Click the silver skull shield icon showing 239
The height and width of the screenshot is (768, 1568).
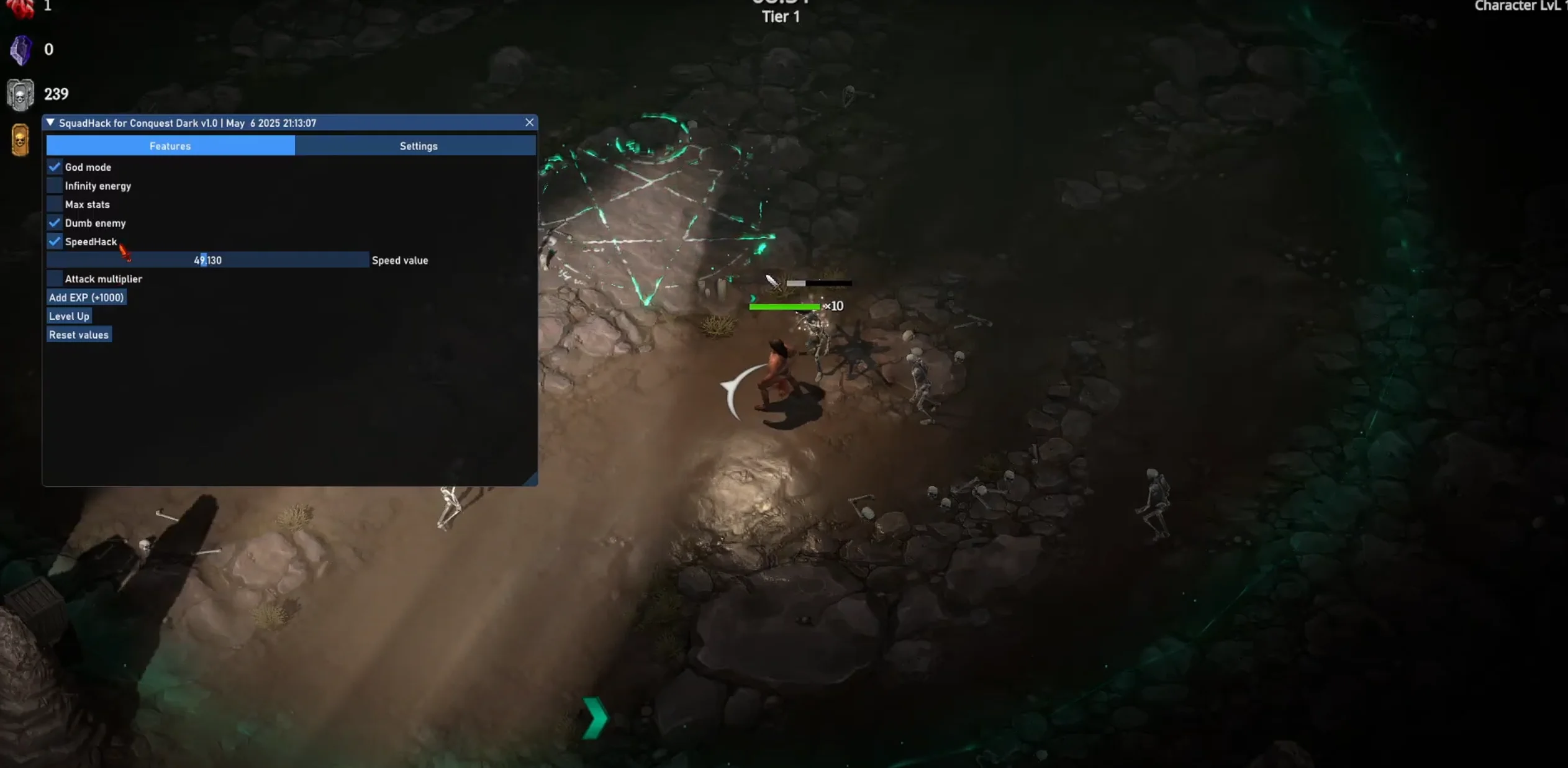(20, 93)
